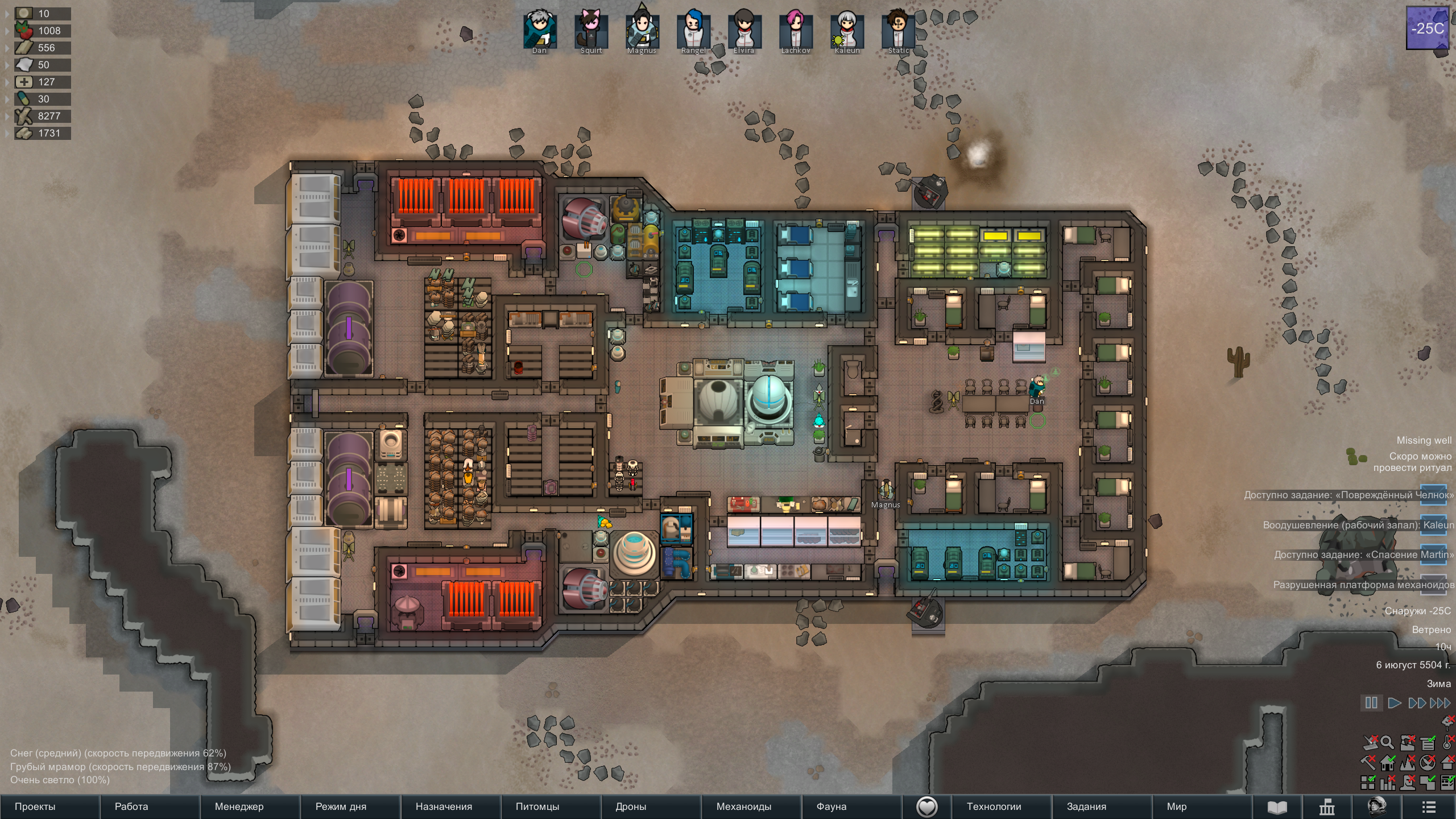
Task: Open the Назначения assignments tab
Action: coord(444,806)
